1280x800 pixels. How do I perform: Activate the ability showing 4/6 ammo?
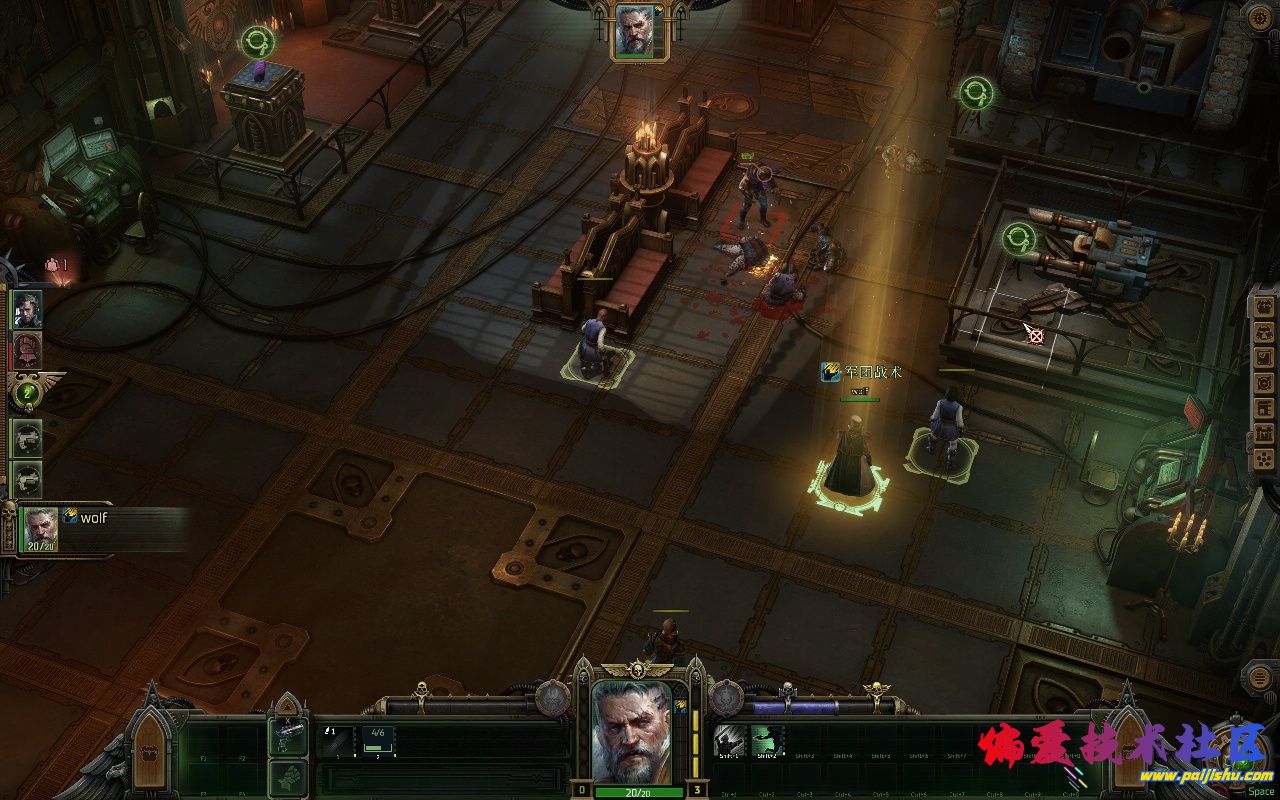click(x=377, y=740)
